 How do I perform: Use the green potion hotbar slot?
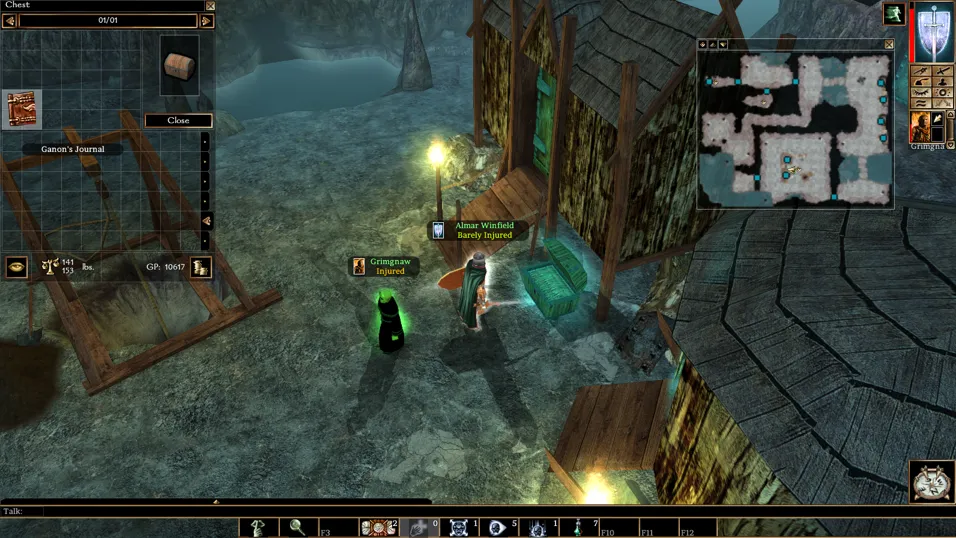(578, 527)
